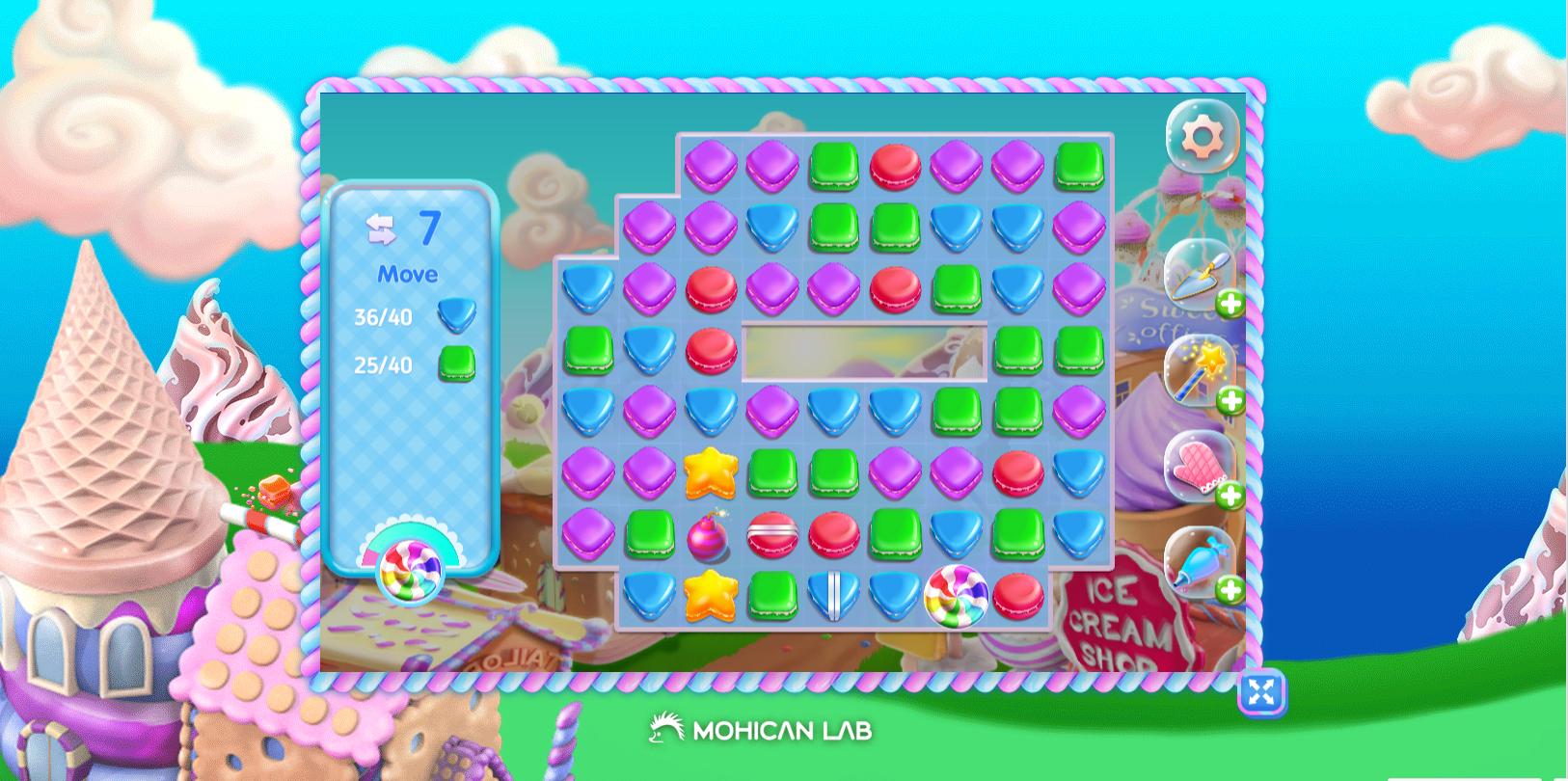The image size is (1568, 781).
Task: Select the magic wand booster
Action: pyautogui.click(x=1199, y=374)
